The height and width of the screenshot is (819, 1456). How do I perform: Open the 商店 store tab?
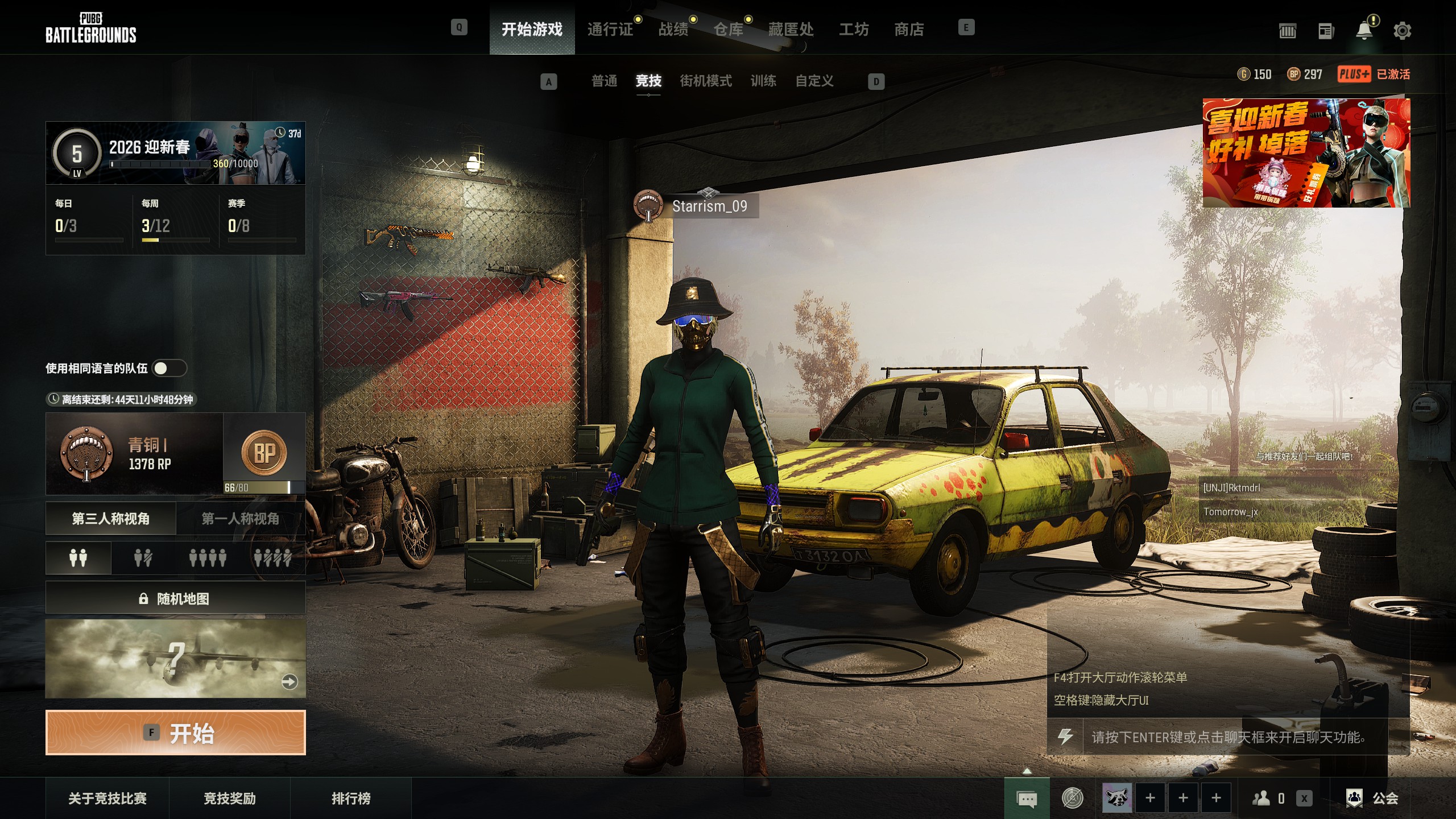pos(909,29)
